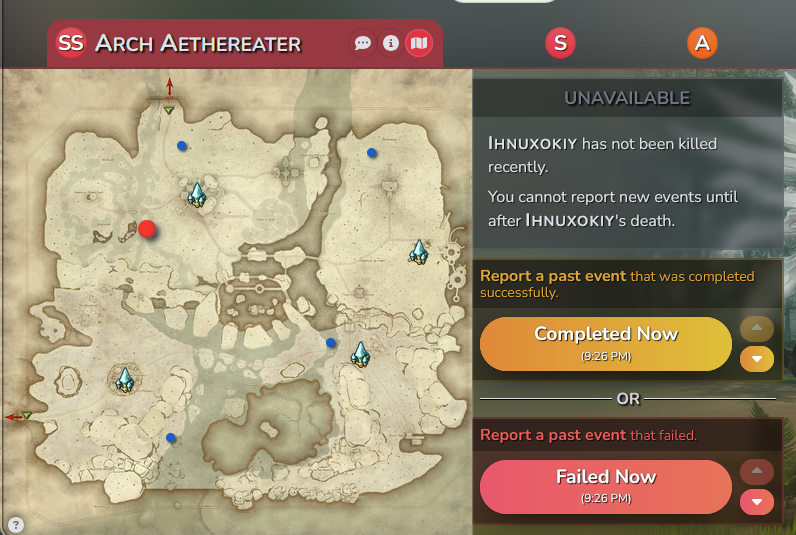Decrease the failed time with down arrow
The image size is (796, 535).
(757, 501)
